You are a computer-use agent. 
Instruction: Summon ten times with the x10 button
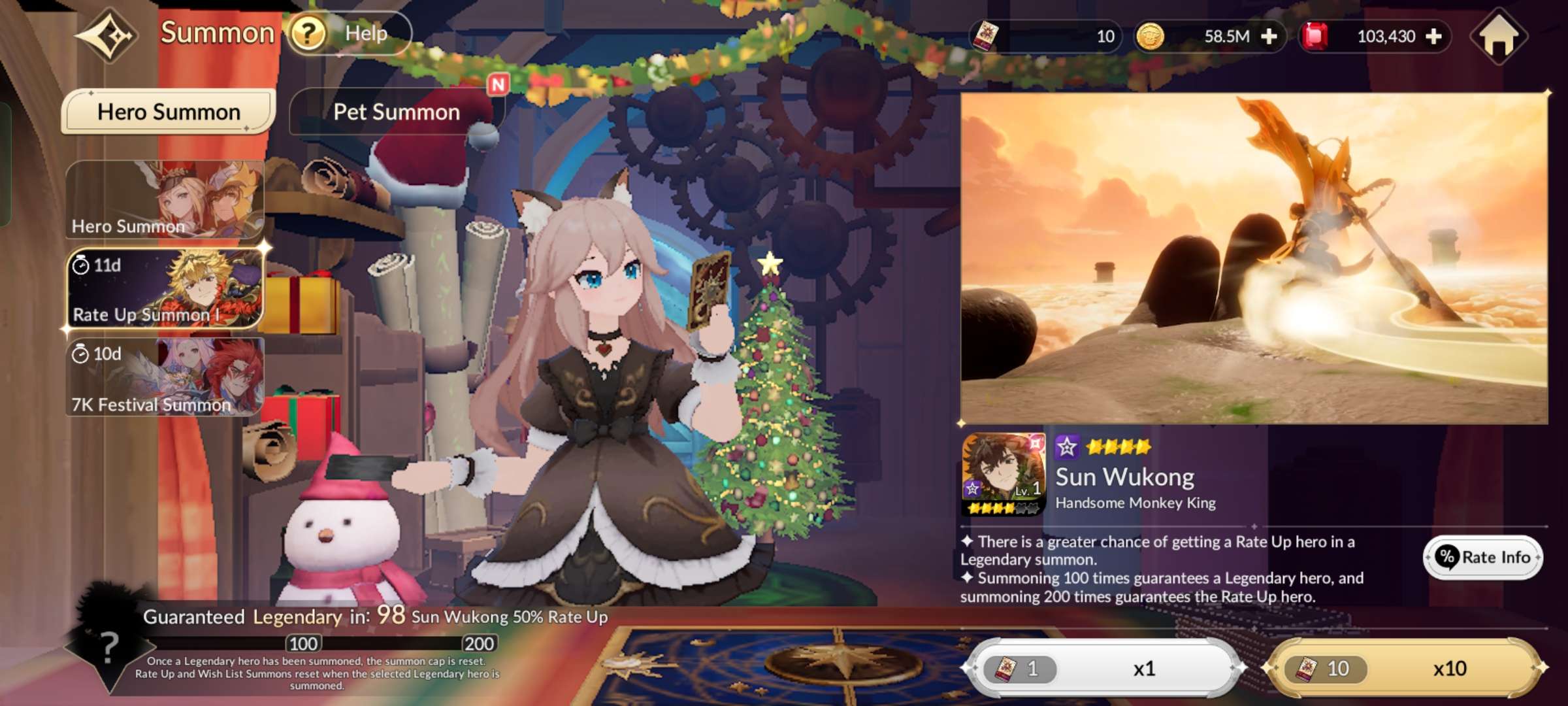(x=1405, y=668)
